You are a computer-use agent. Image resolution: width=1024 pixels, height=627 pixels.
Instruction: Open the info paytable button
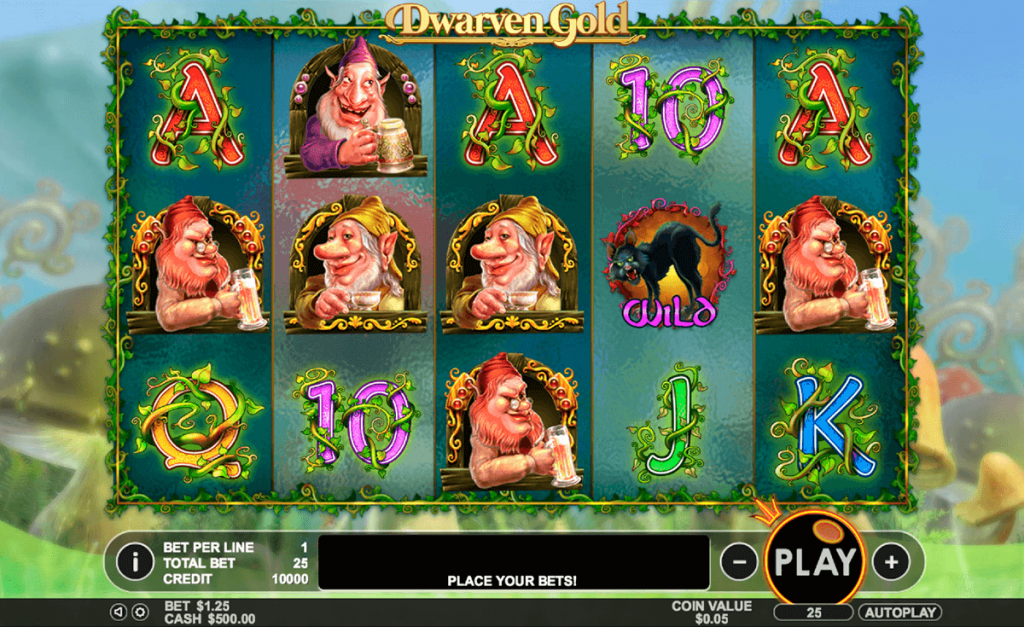(x=134, y=561)
